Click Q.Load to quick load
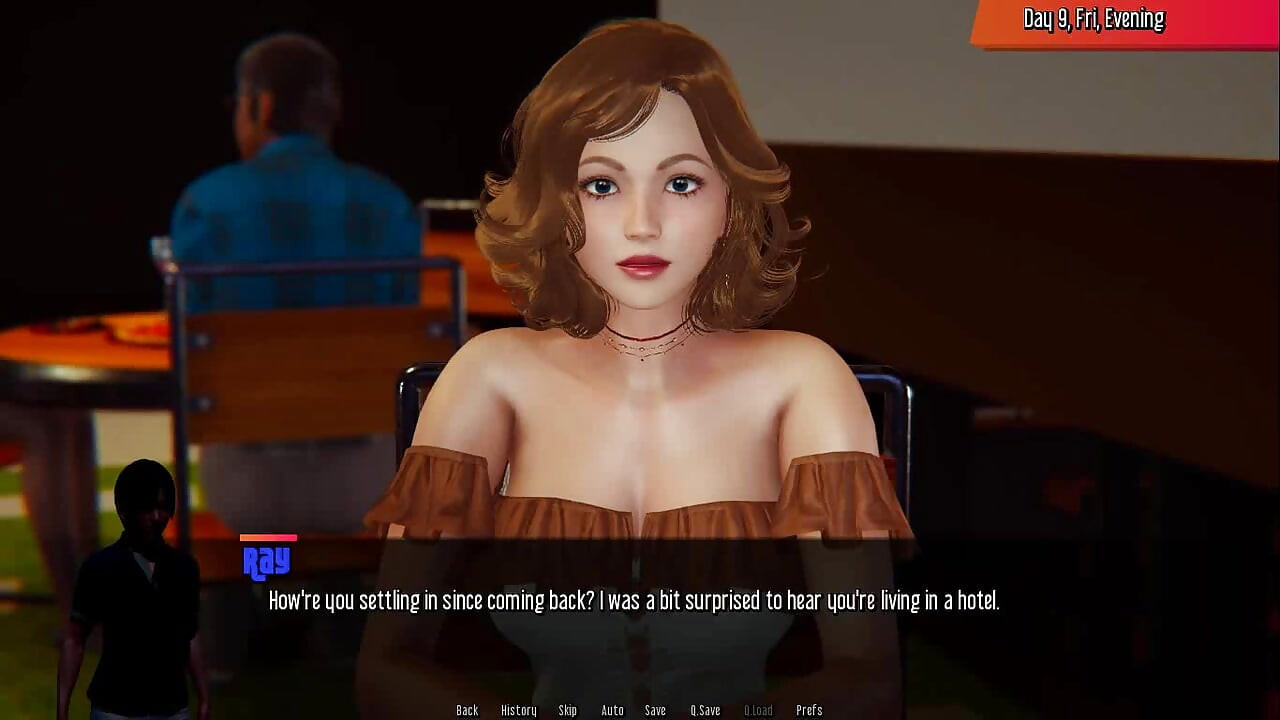 point(758,710)
